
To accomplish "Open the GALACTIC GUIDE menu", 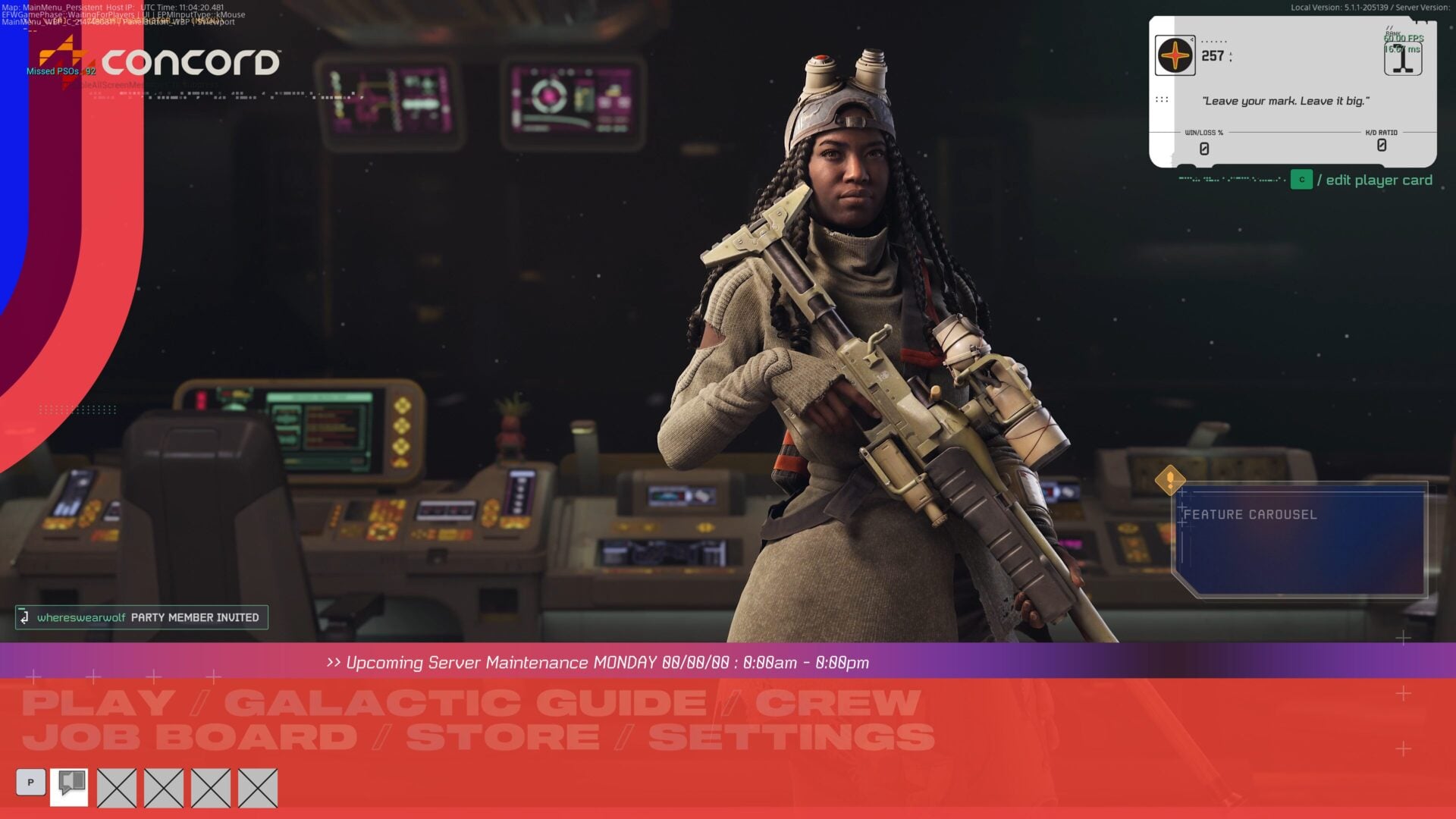I will (x=465, y=703).
